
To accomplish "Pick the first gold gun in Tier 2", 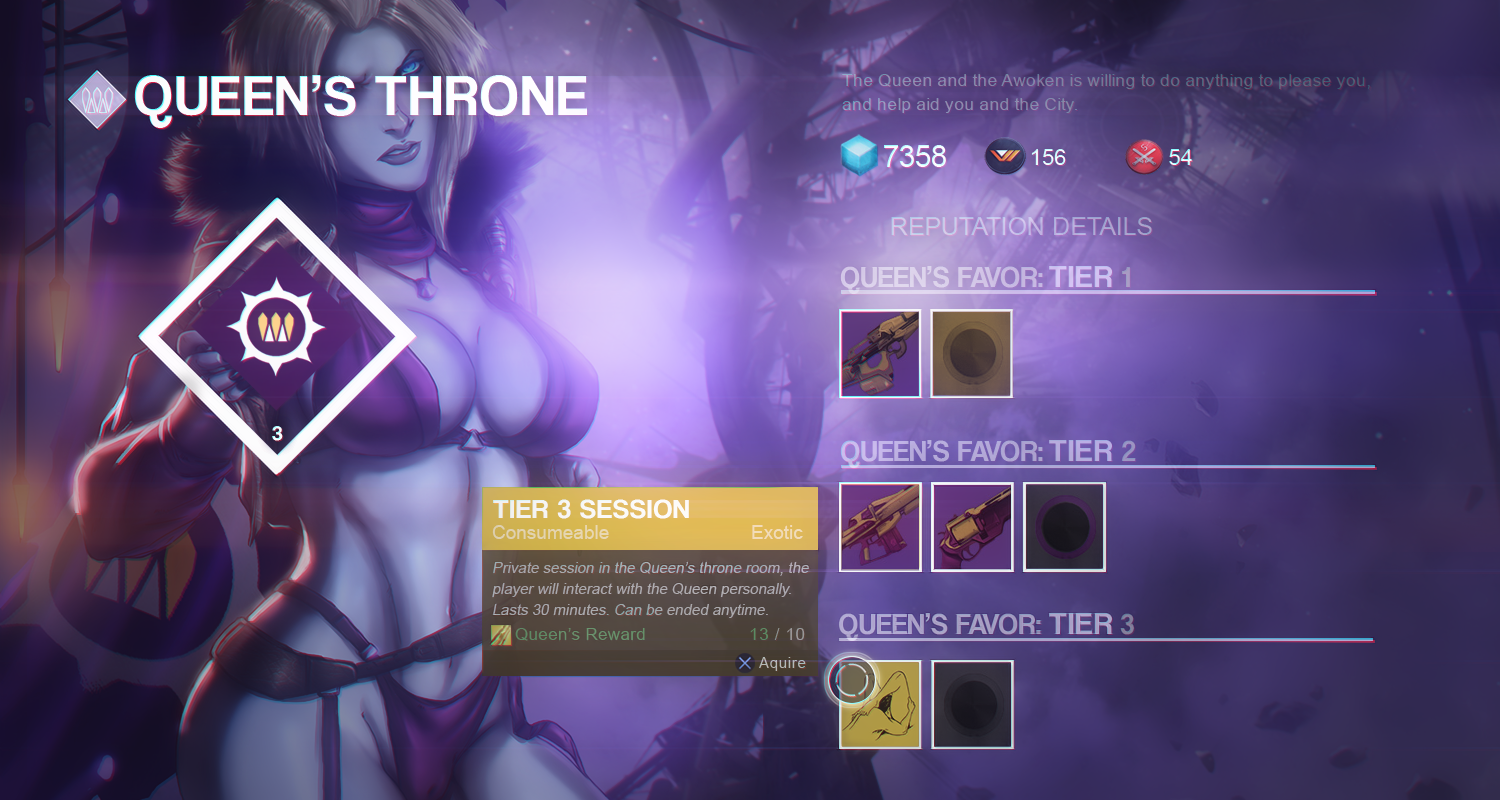I will tap(880, 527).
